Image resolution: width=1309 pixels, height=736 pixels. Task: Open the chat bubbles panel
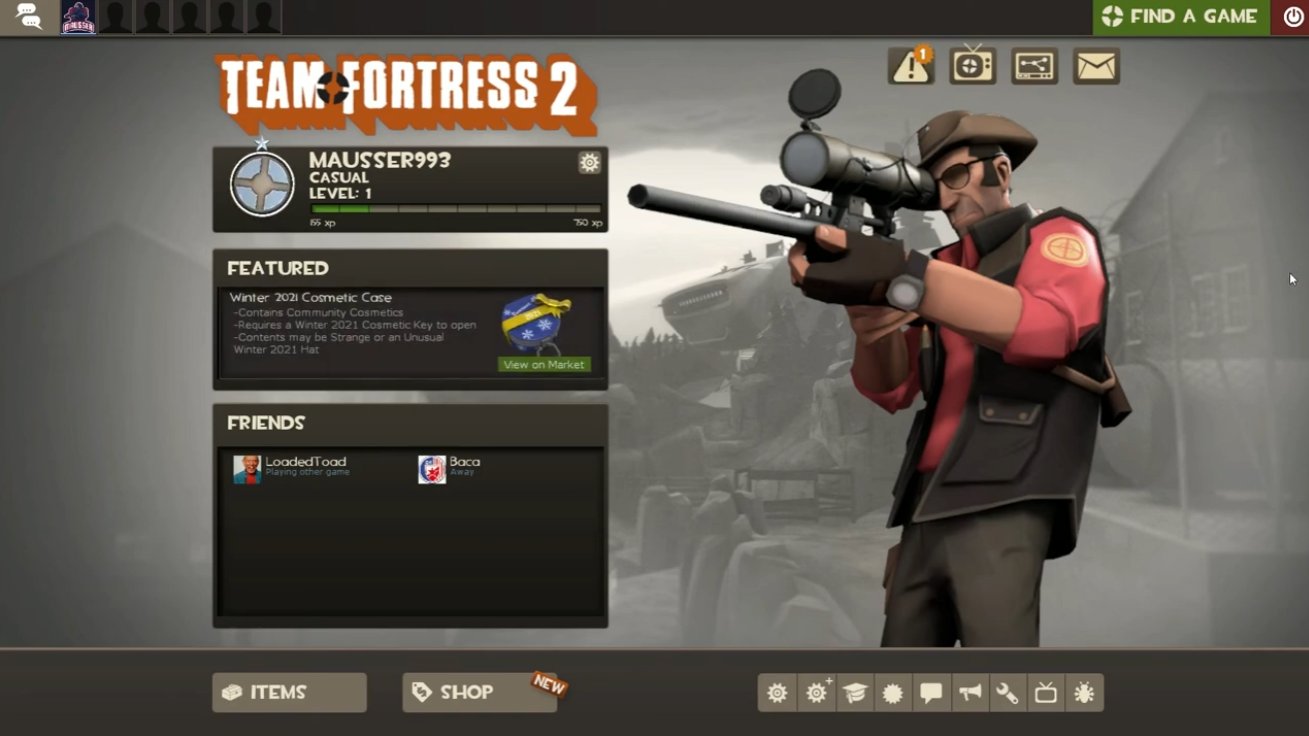point(28,17)
